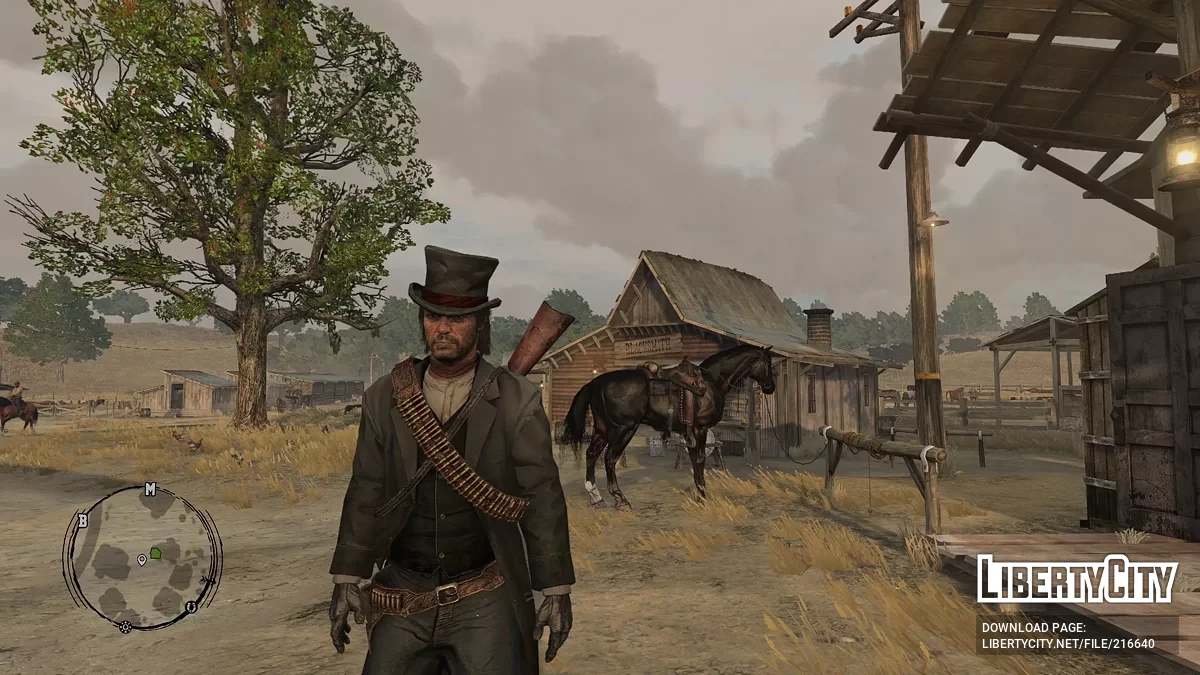Open the circular minimap

pyautogui.click(x=142, y=558)
